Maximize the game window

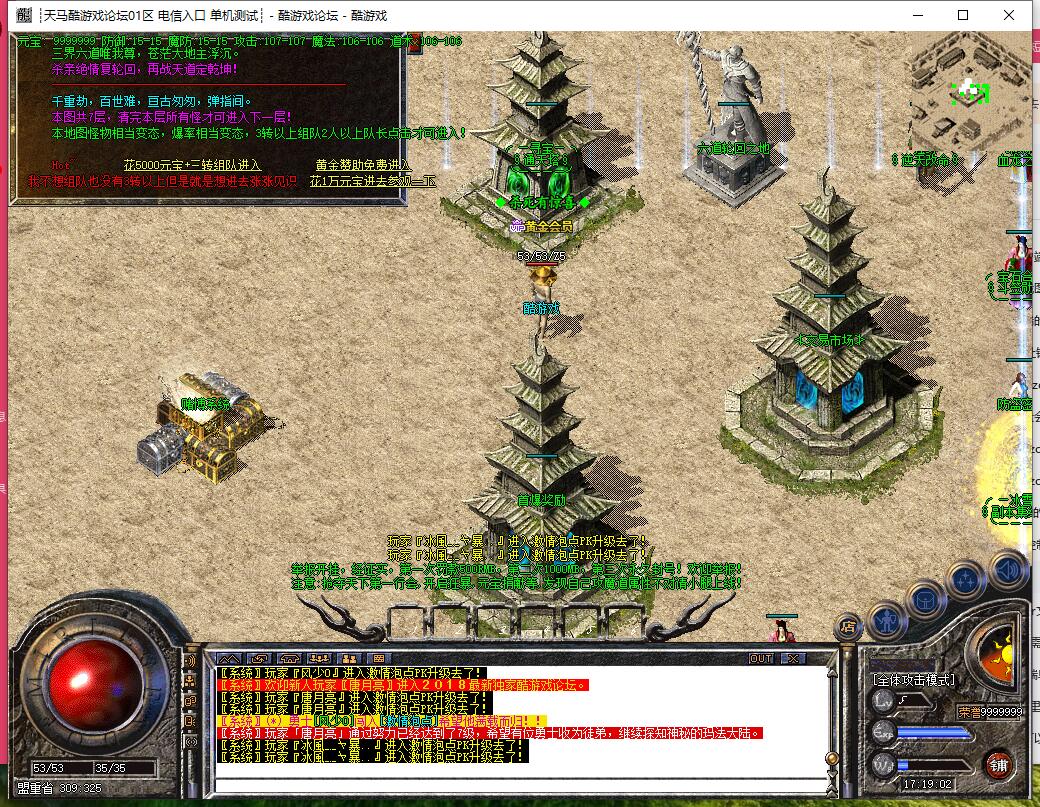pyautogui.click(x=963, y=15)
